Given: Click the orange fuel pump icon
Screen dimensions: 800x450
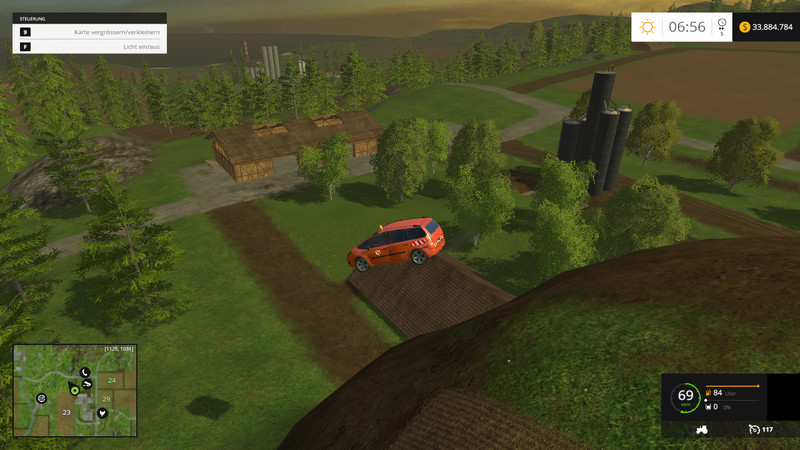Looking at the screenshot, I should point(709,393).
